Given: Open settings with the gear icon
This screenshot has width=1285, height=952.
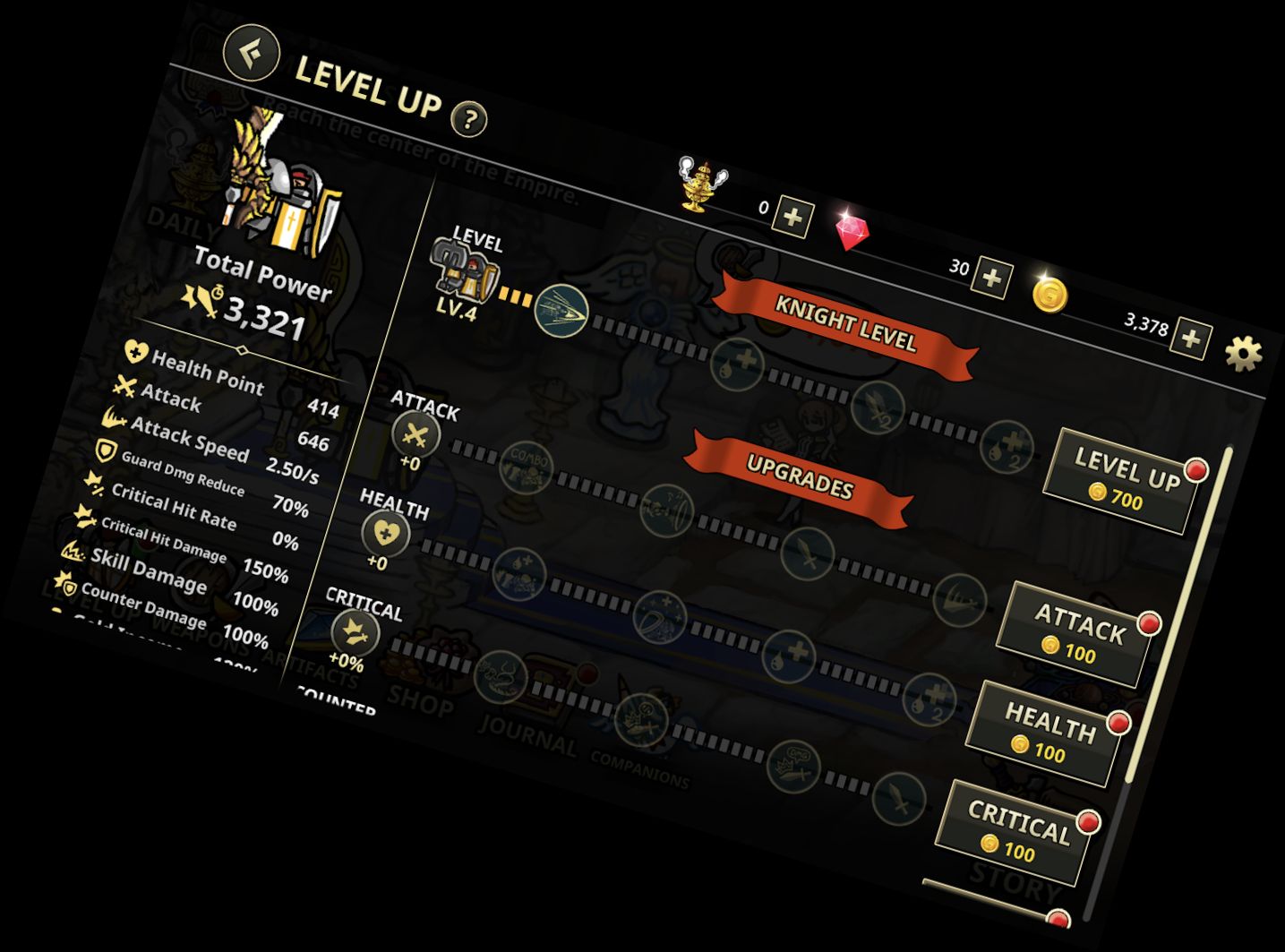Looking at the screenshot, I should tap(1244, 354).
